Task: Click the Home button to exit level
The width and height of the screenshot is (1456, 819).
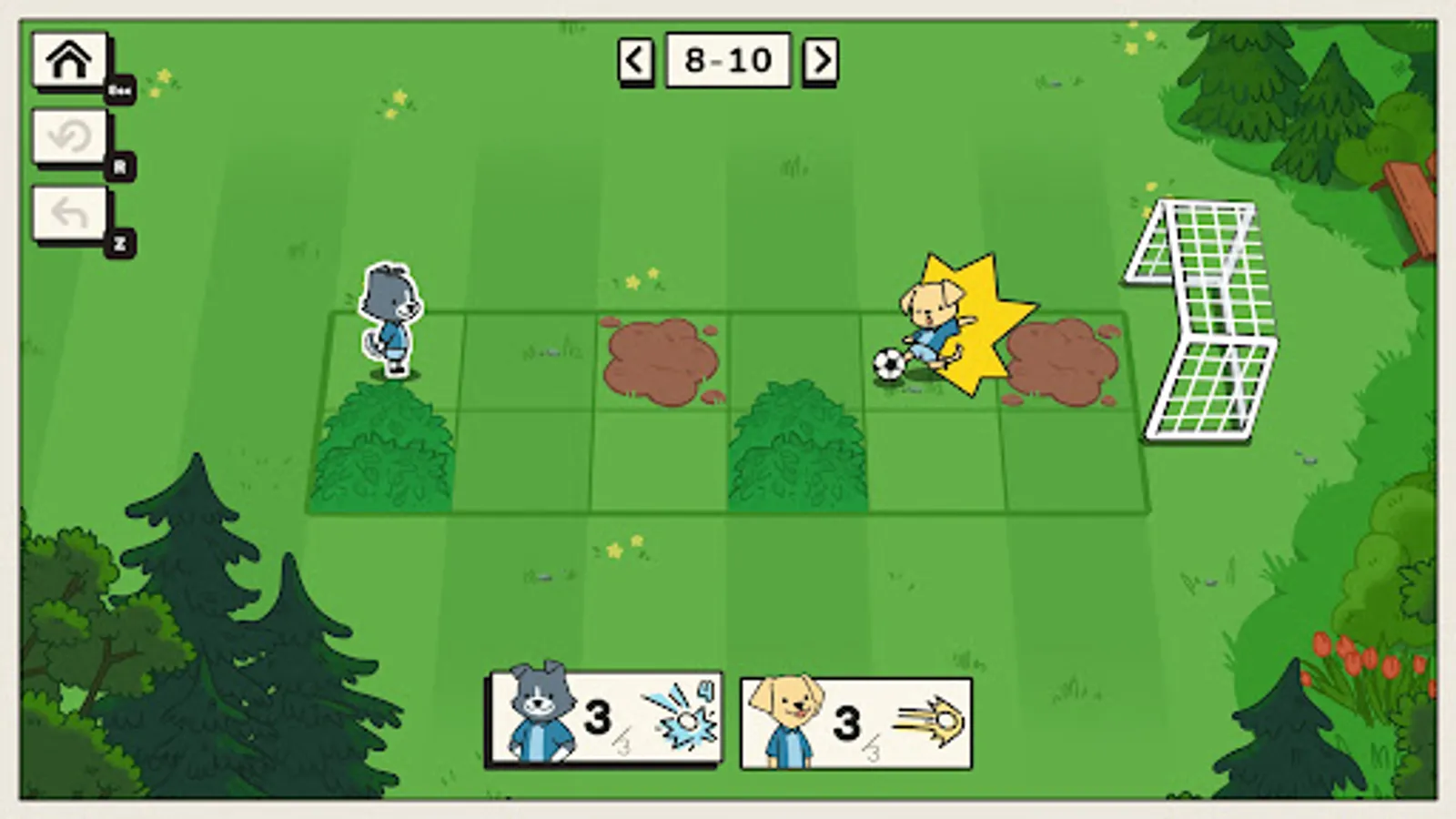Action: pyautogui.click(x=69, y=59)
